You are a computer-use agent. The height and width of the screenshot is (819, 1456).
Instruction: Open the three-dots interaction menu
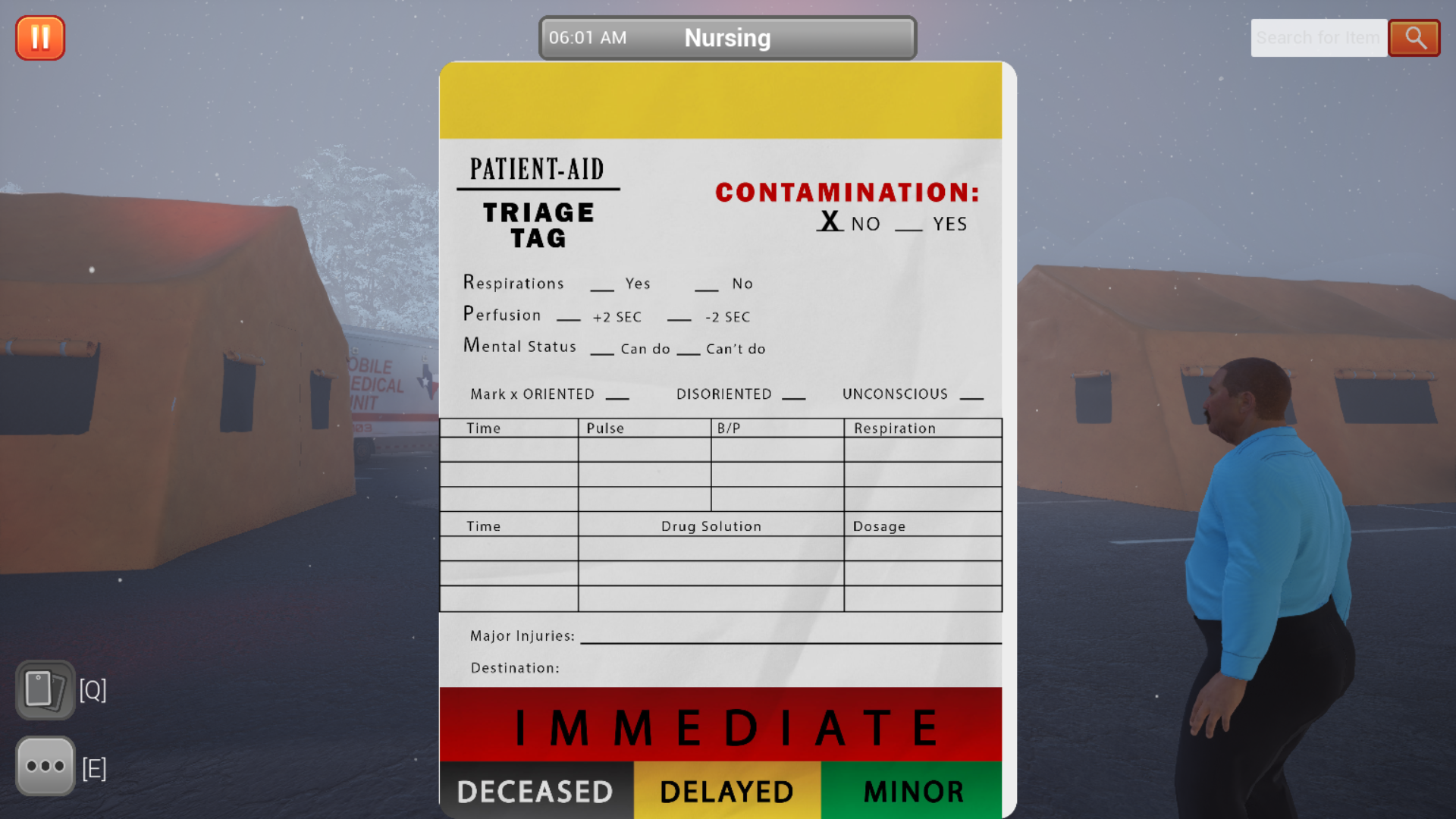[x=45, y=766]
